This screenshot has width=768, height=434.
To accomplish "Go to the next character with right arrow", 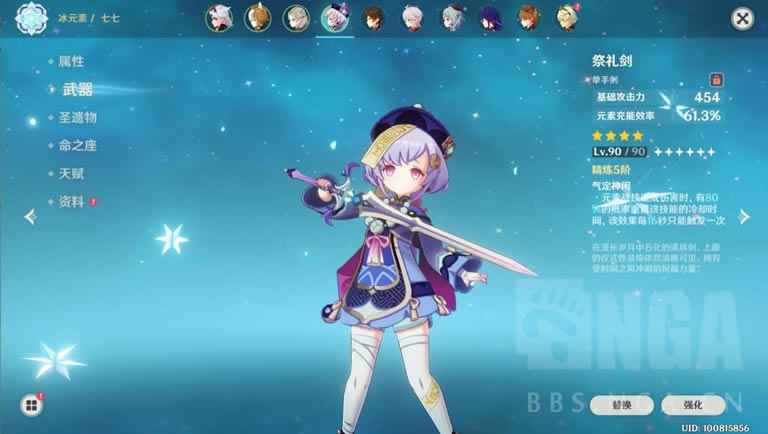I will (744, 216).
